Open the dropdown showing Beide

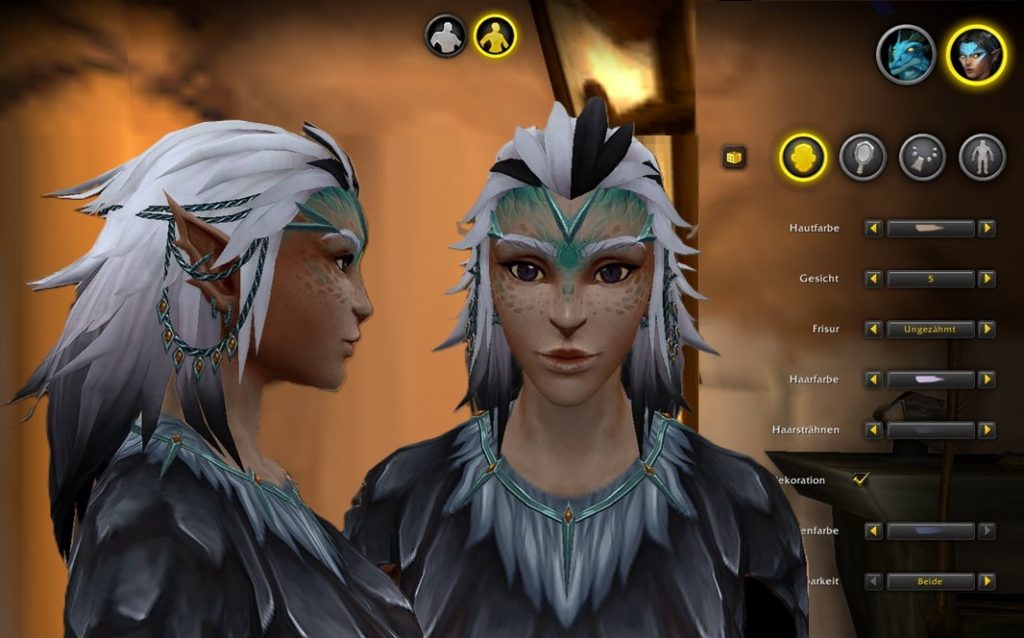coord(930,581)
